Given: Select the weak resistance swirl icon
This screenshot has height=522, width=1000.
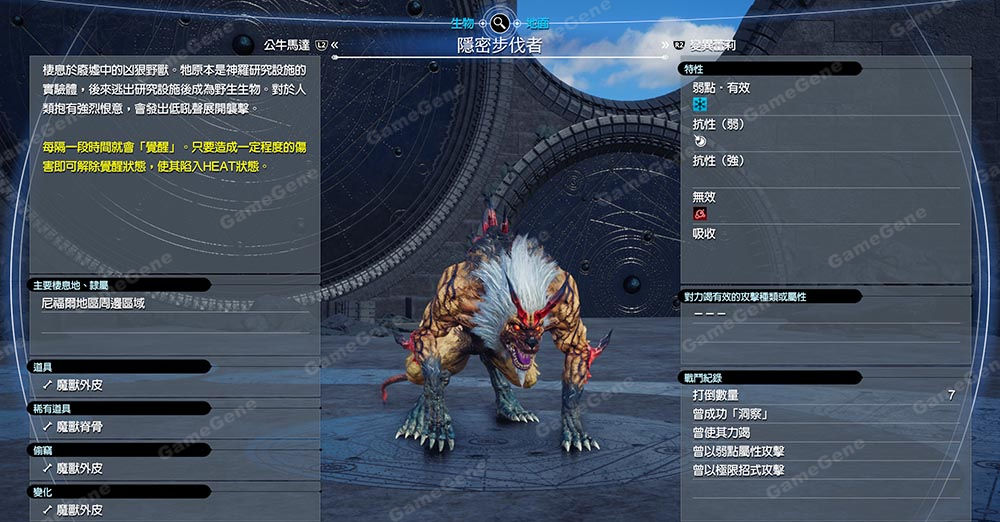Looking at the screenshot, I should 699,142.
